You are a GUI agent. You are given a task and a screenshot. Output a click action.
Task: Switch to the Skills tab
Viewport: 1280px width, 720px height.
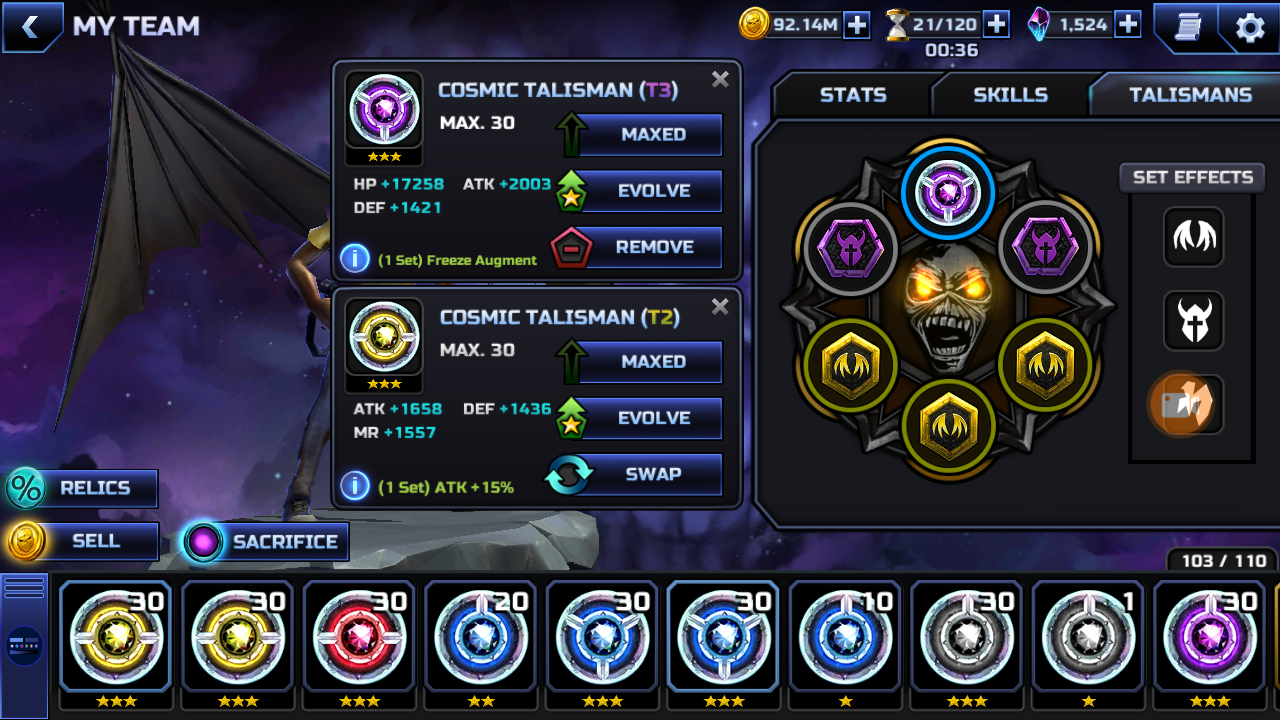pyautogui.click(x=1010, y=95)
